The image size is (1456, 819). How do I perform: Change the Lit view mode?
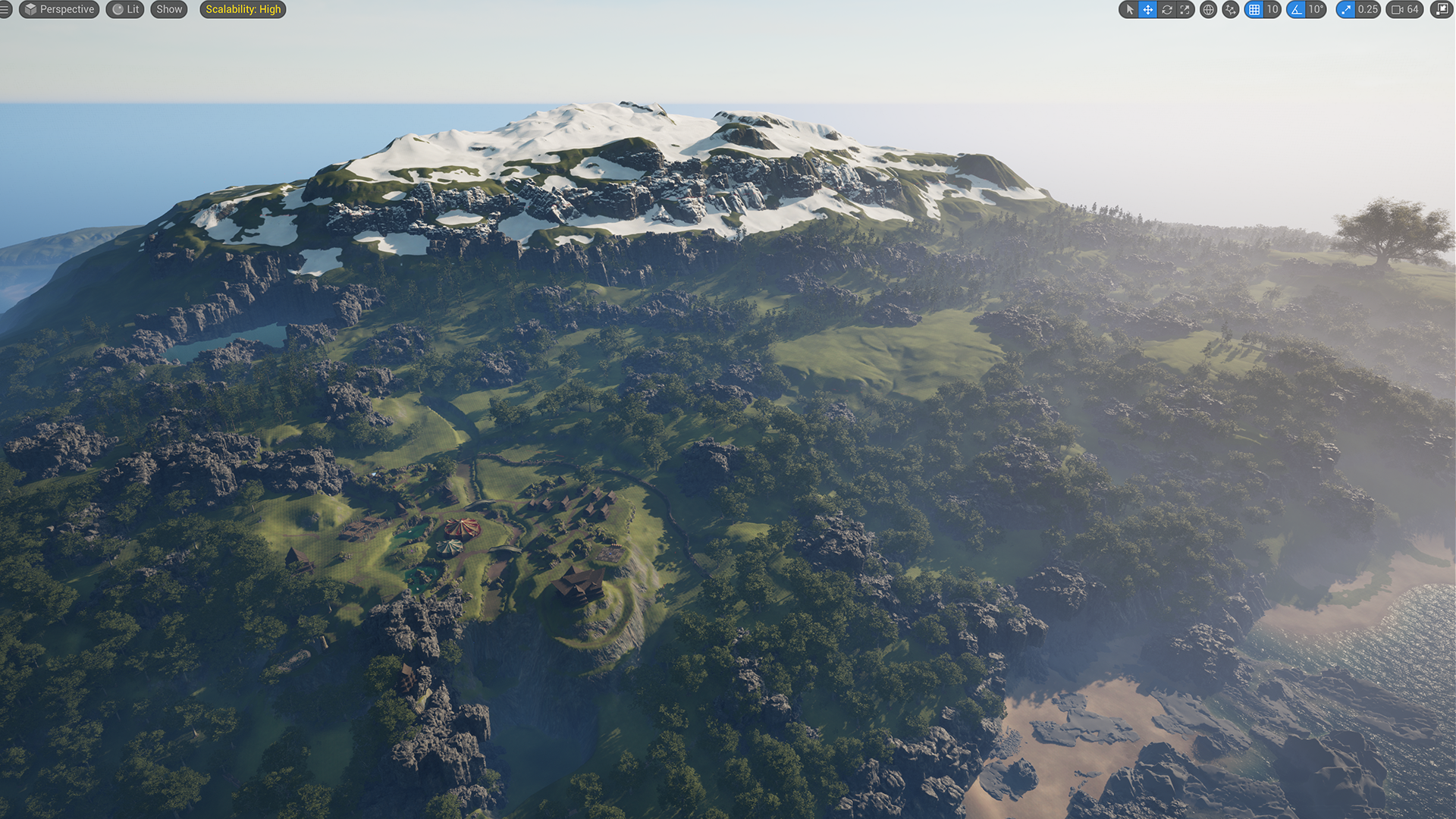(125, 10)
